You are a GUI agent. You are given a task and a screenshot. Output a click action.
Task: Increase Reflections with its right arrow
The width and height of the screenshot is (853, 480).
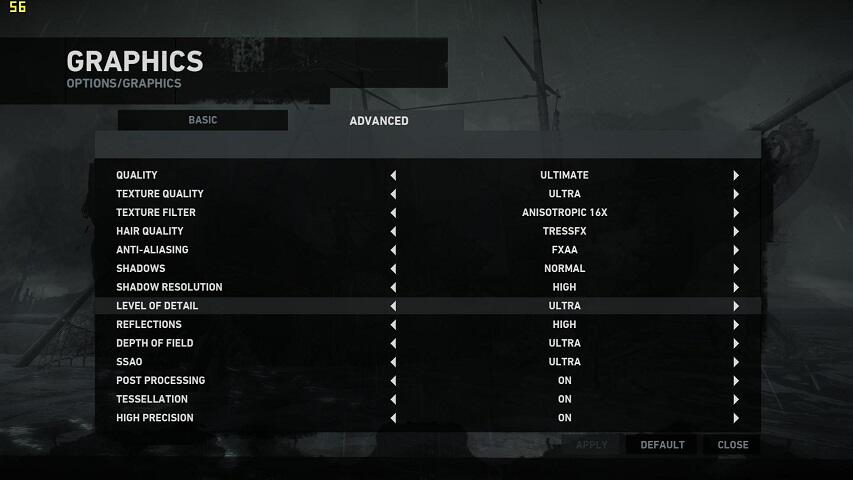click(x=736, y=325)
